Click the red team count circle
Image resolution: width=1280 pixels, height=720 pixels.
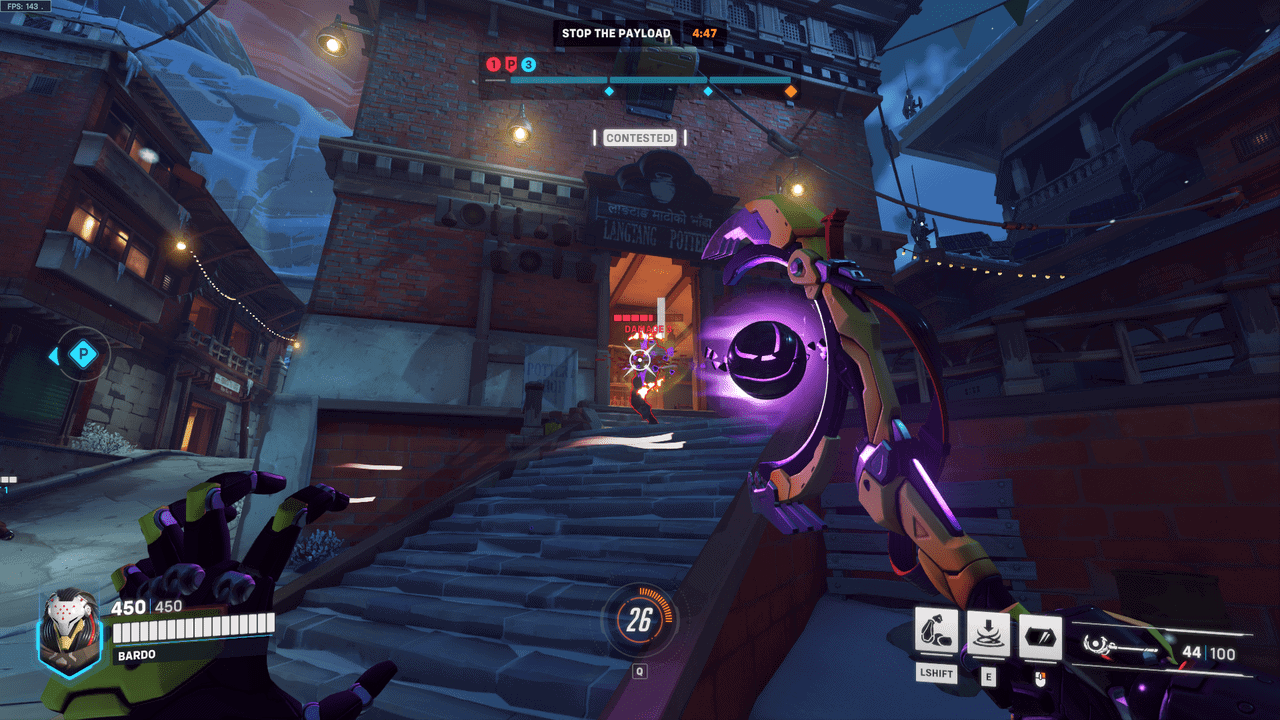(493, 65)
